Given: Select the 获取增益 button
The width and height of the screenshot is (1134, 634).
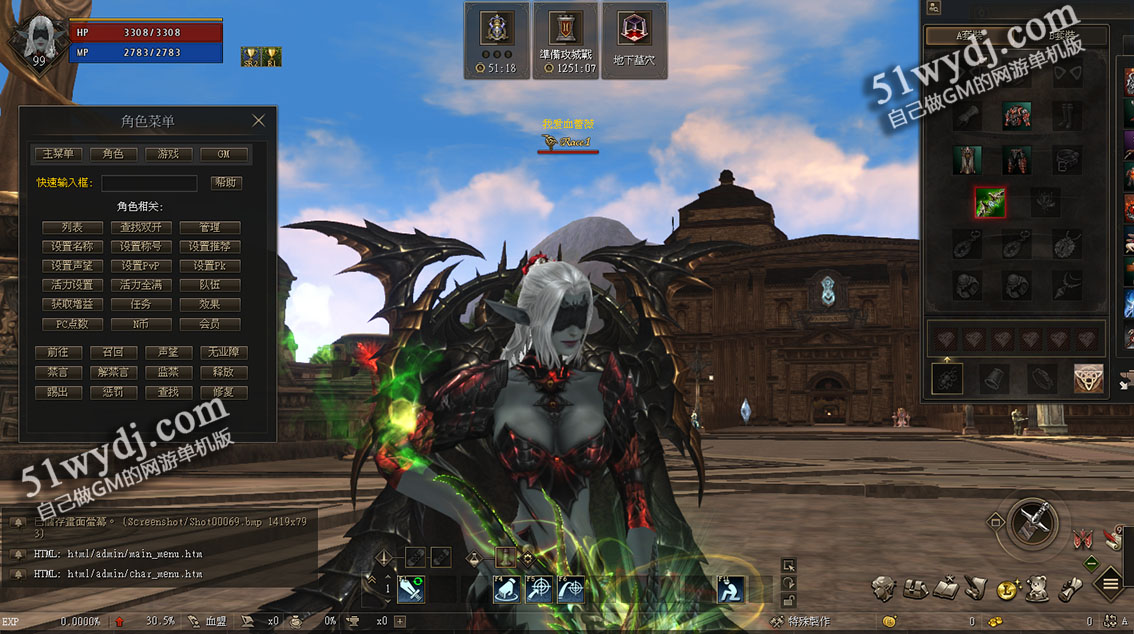Looking at the screenshot, I should coord(72,304).
